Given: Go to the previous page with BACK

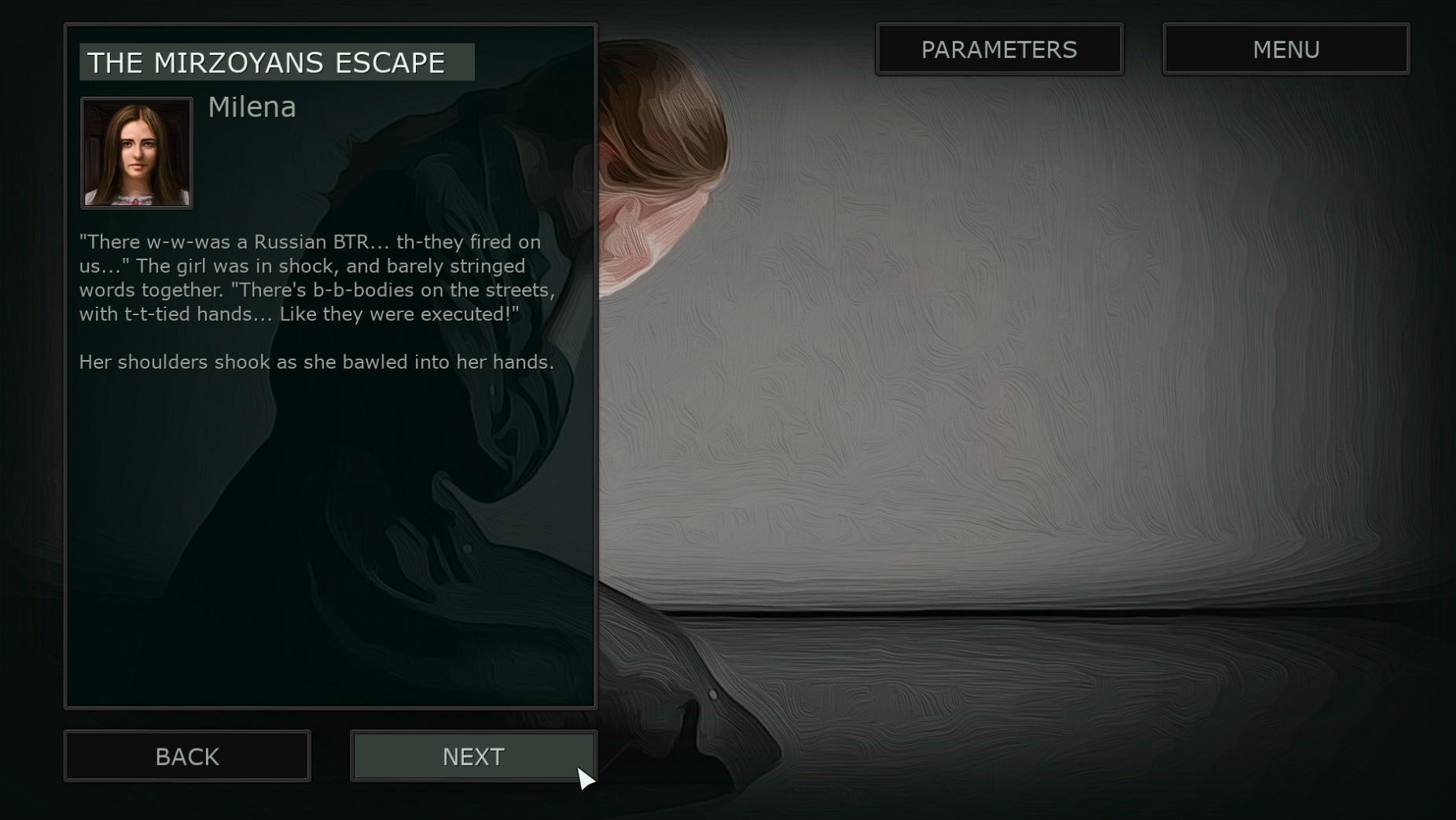Looking at the screenshot, I should pyautogui.click(x=187, y=756).
